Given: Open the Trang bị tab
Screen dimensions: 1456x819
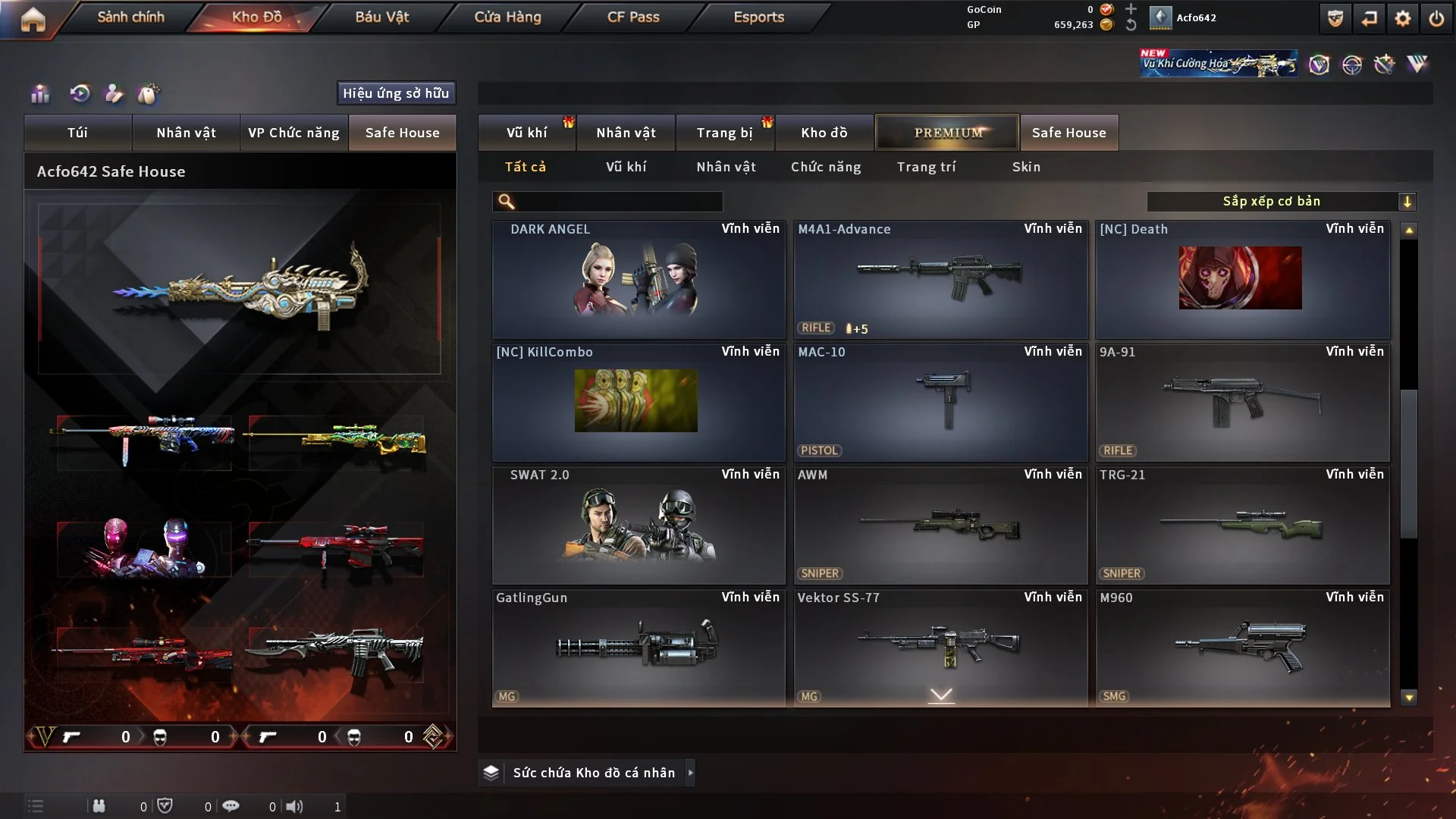Looking at the screenshot, I should coord(724,133).
